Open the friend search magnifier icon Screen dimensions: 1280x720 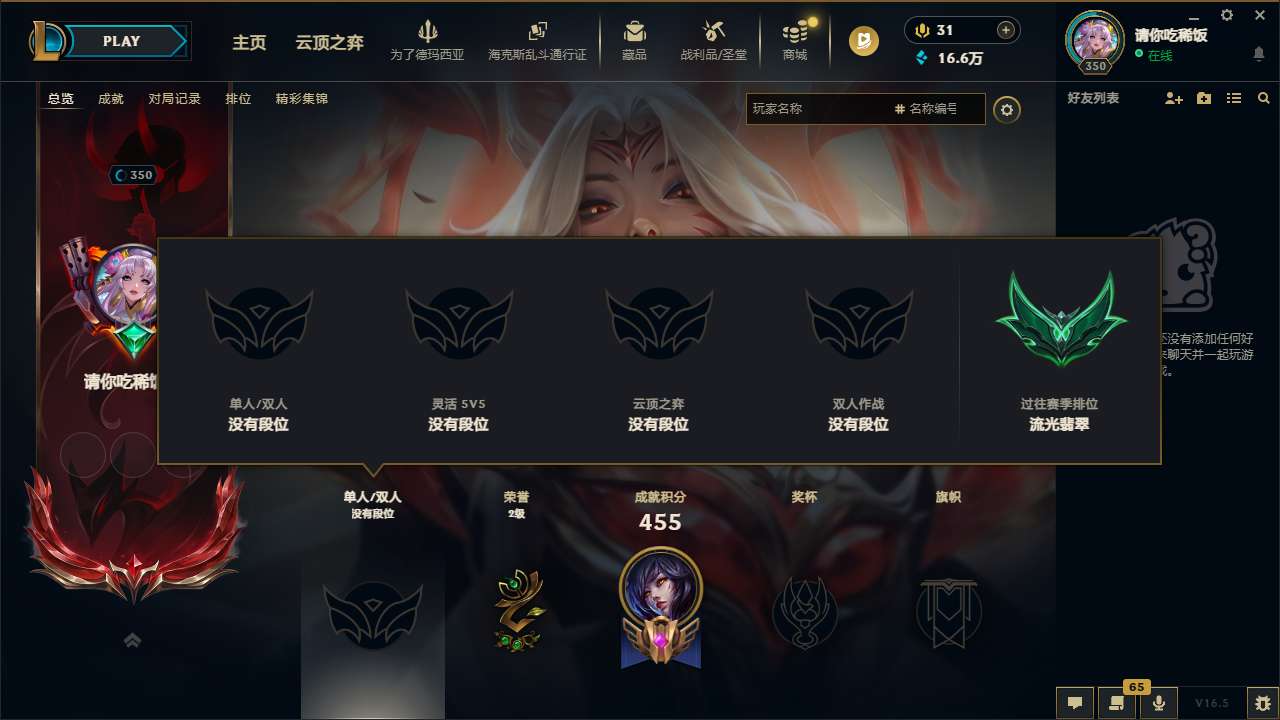click(x=1263, y=98)
